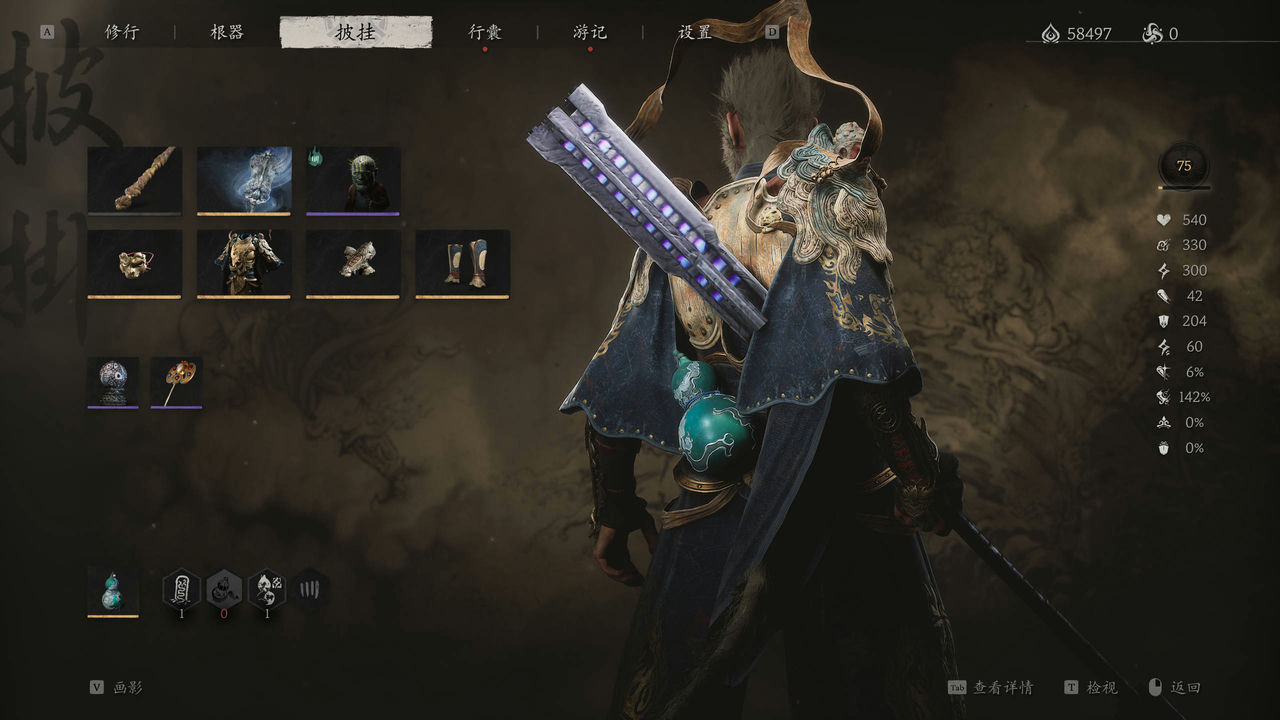1280x720 pixels.
Task: Choose the golden body armor slot
Action: pyautogui.click(x=244, y=264)
